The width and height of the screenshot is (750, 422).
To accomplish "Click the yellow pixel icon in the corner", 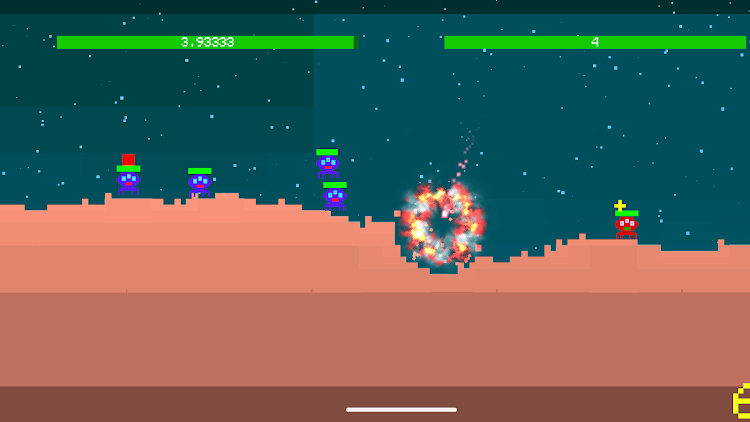I will coord(742,401).
